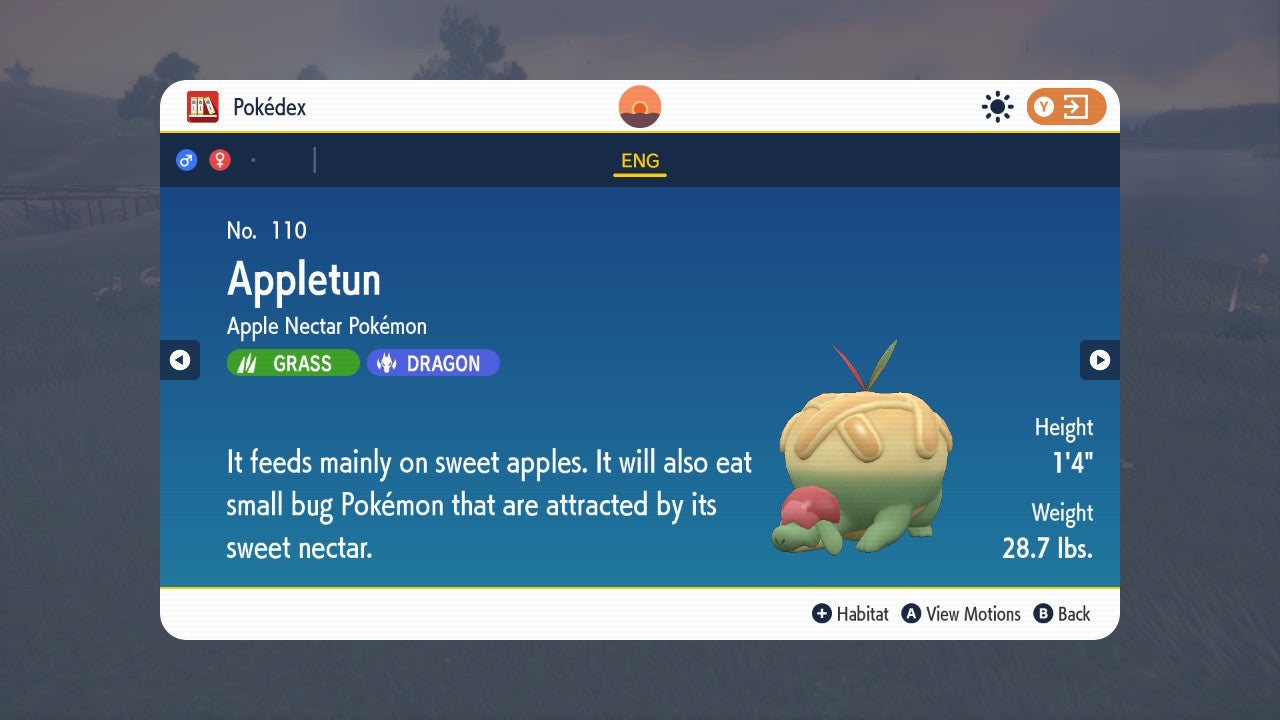Click the Habitat plus icon
1280x720 pixels.
point(822,614)
